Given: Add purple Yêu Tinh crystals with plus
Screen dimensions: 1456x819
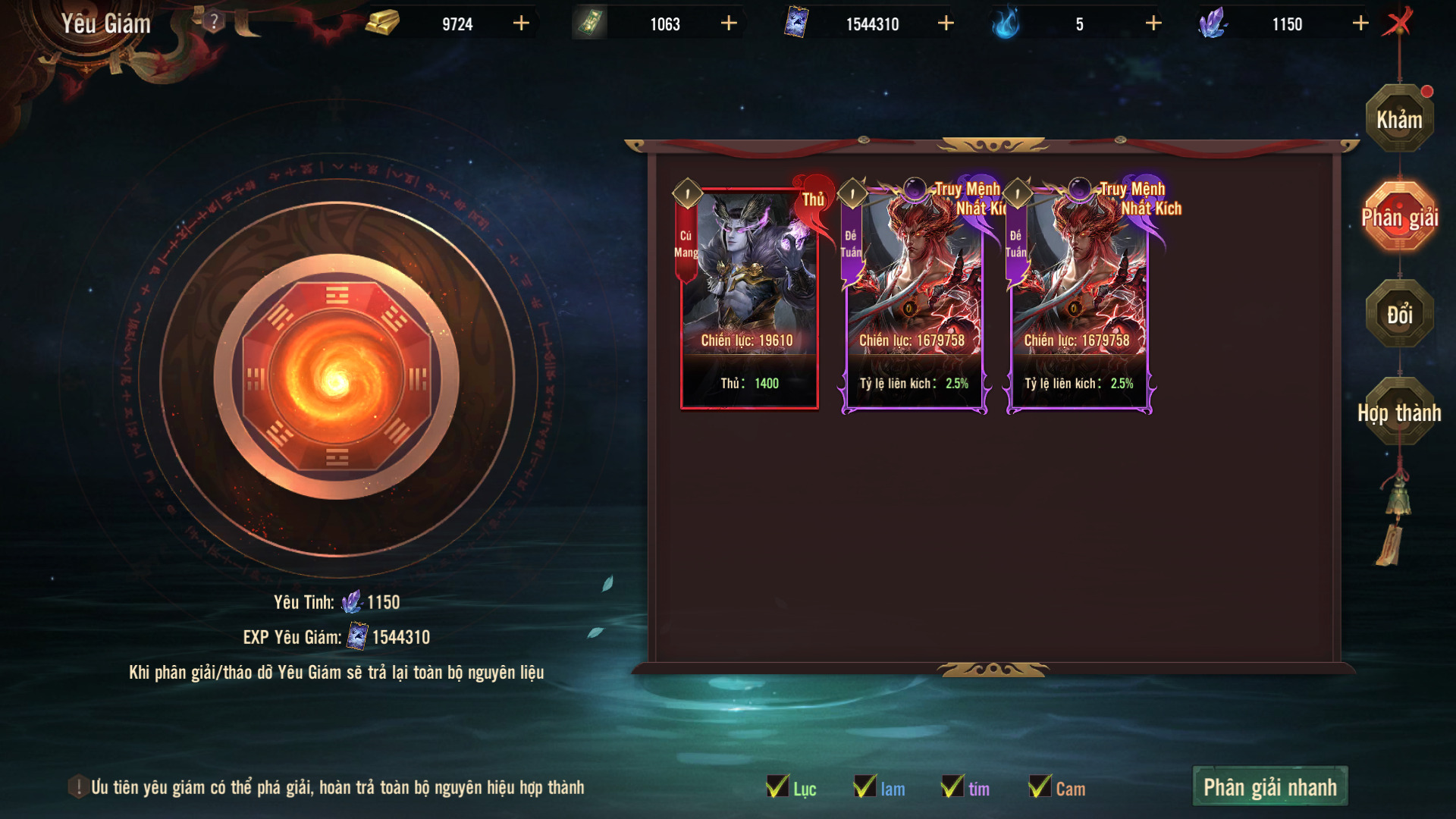Looking at the screenshot, I should [x=1360, y=24].
